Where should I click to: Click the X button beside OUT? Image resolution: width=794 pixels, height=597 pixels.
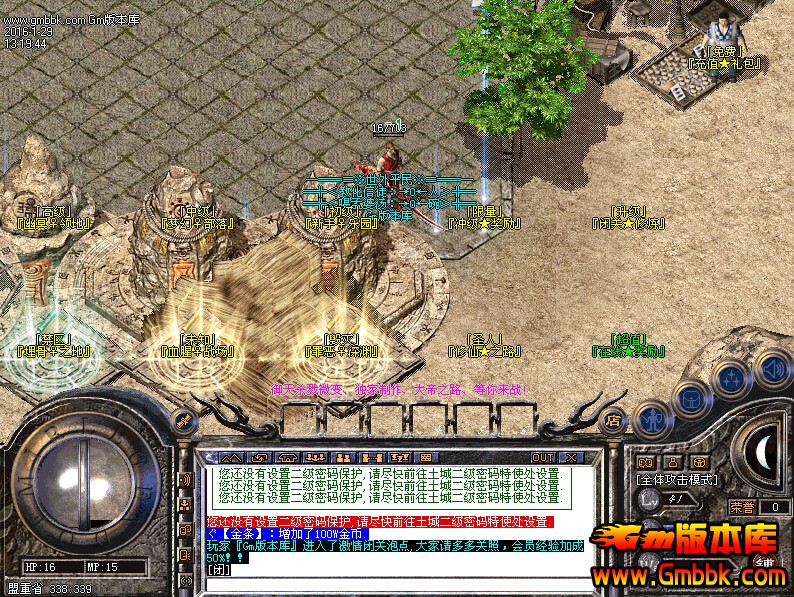pyautogui.click(x=570, y=457)
